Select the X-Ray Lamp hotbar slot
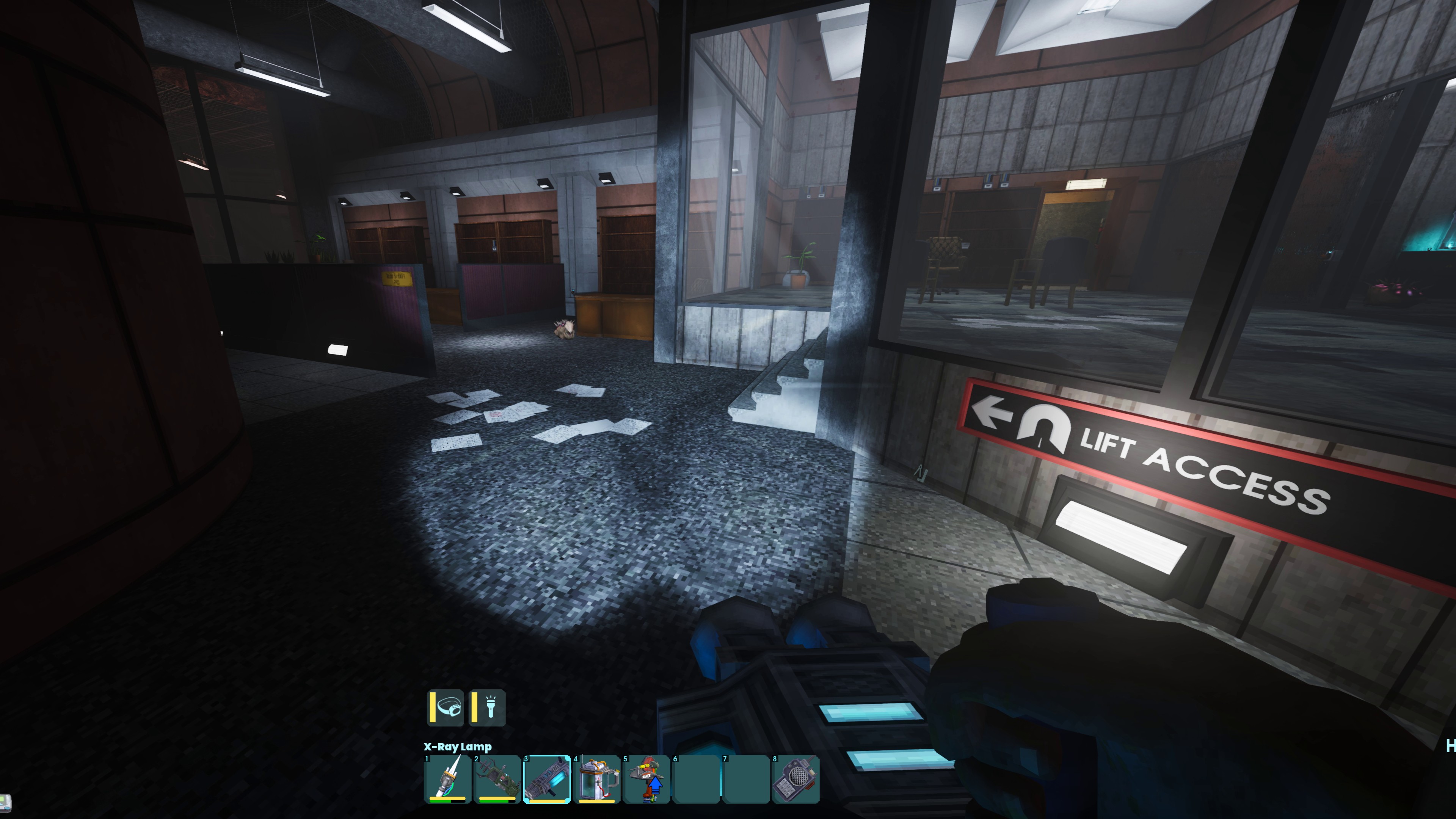1456x819 pixels. 547,779
